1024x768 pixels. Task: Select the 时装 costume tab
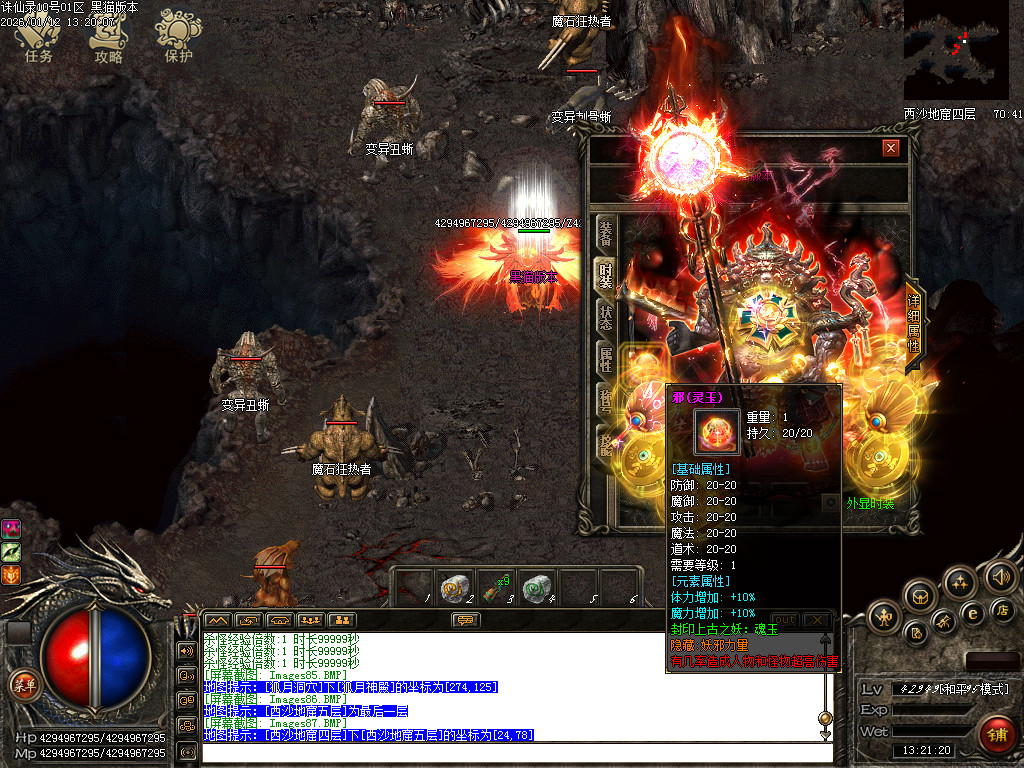point(606,274)
